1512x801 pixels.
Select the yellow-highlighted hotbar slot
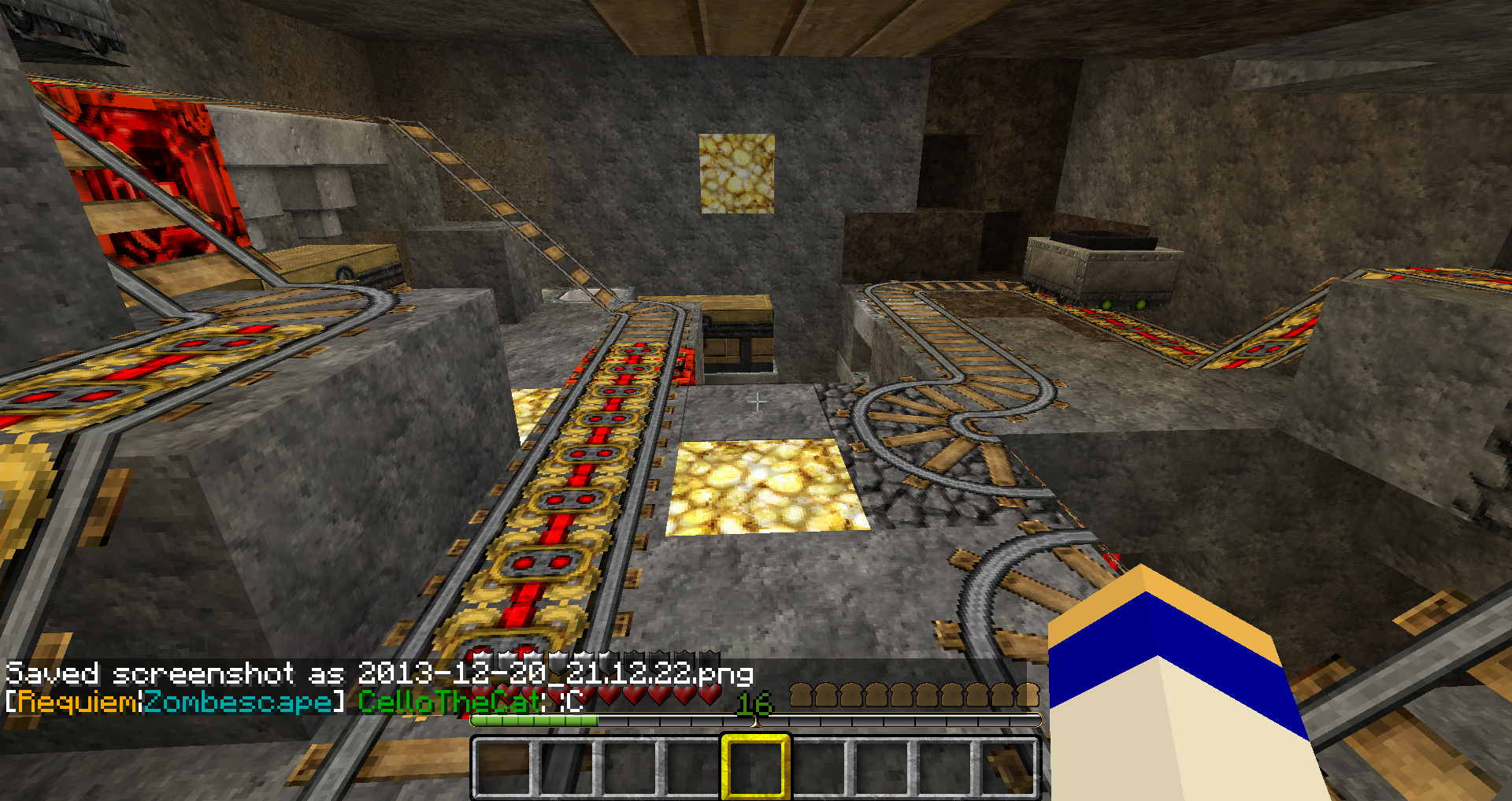755,767
